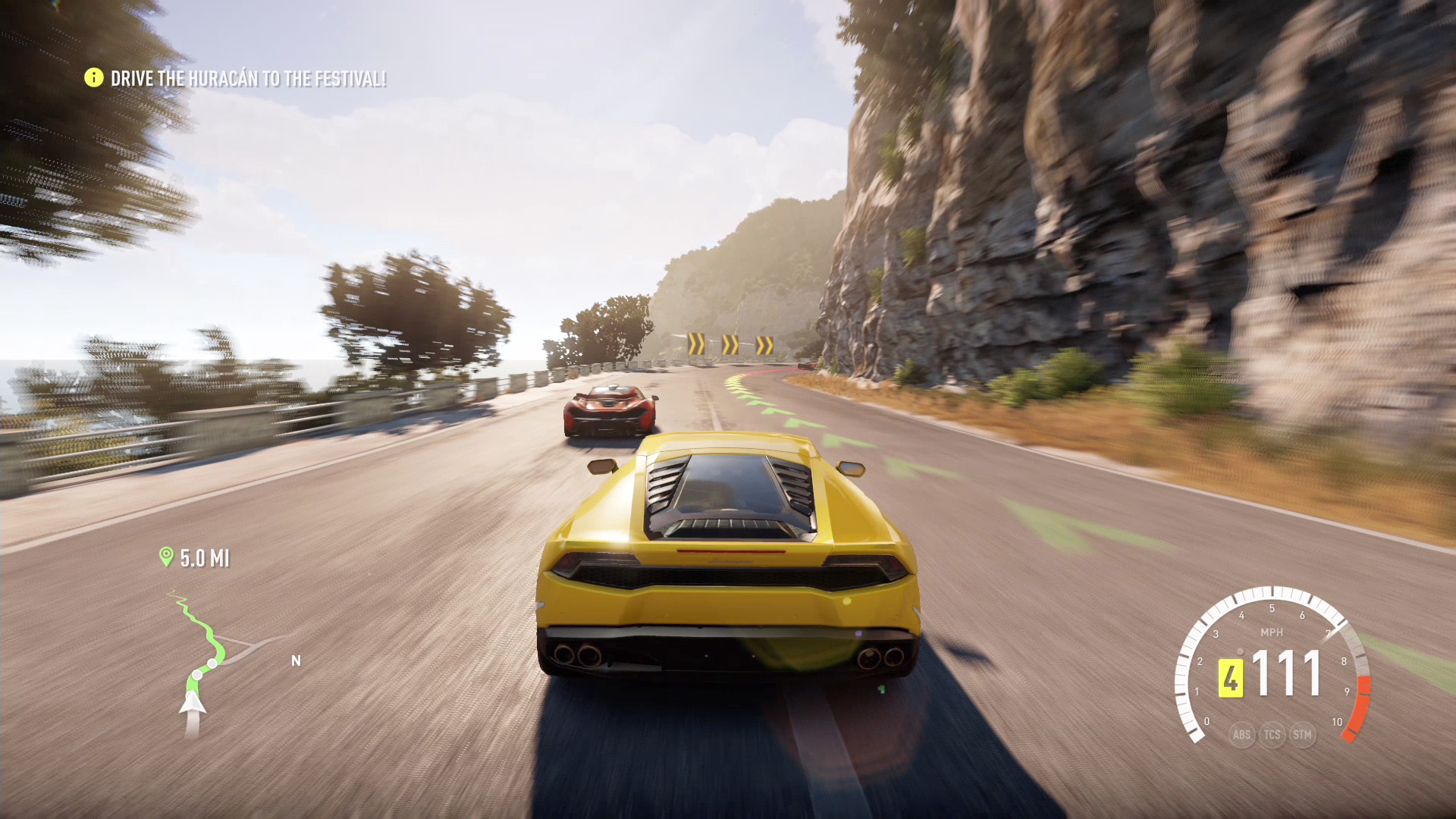The image size is (1456, 819).
Task: Click the yellow gear indicator showing 4
Action: click(1232, 676)
